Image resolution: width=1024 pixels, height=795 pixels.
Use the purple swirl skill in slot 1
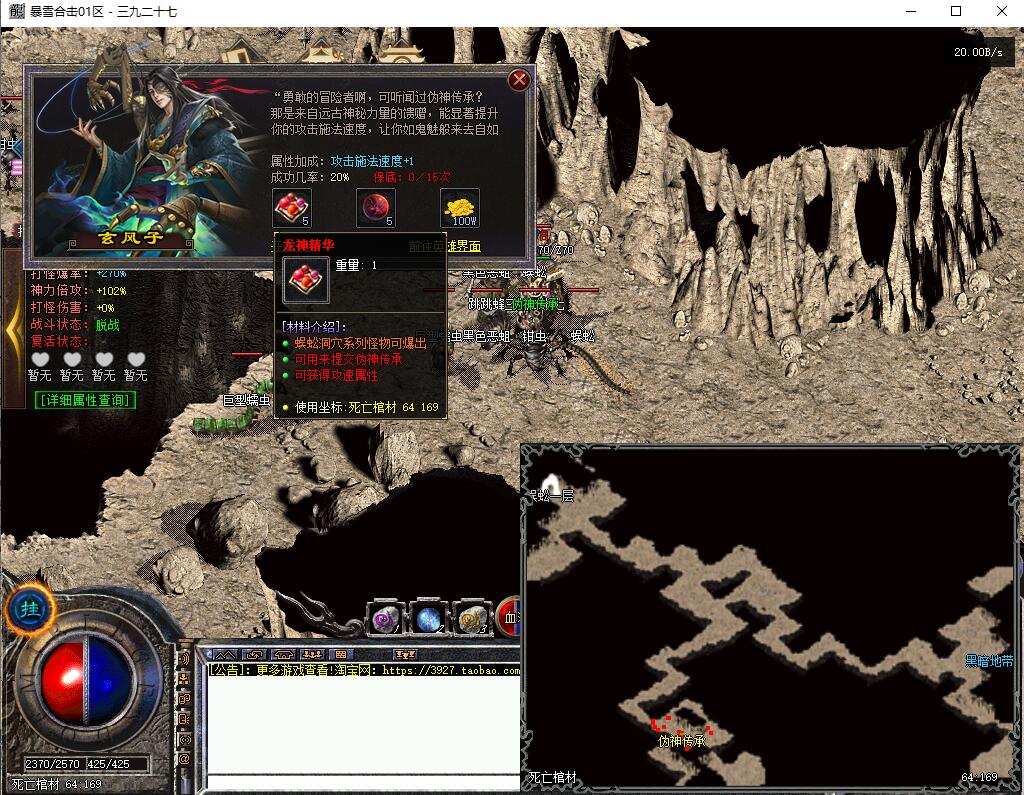tap(384, 620)
